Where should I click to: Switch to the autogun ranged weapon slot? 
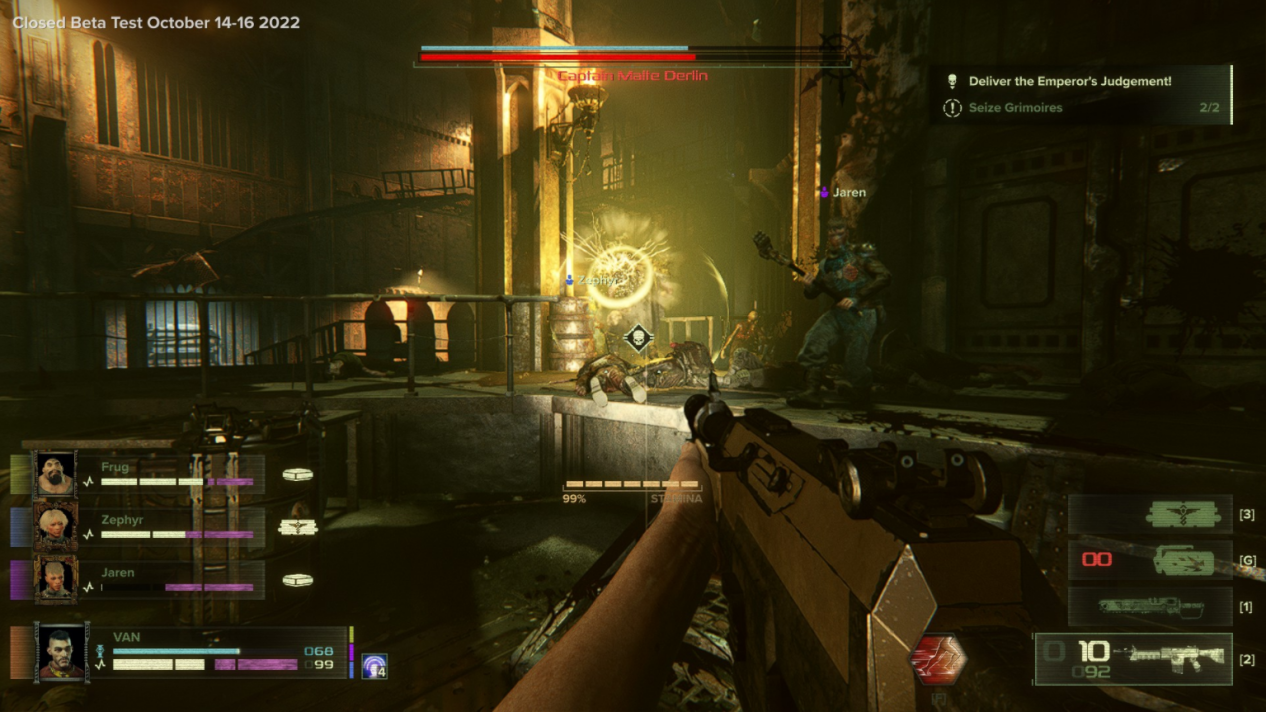pyautogui.click(x=1133, y=659)
